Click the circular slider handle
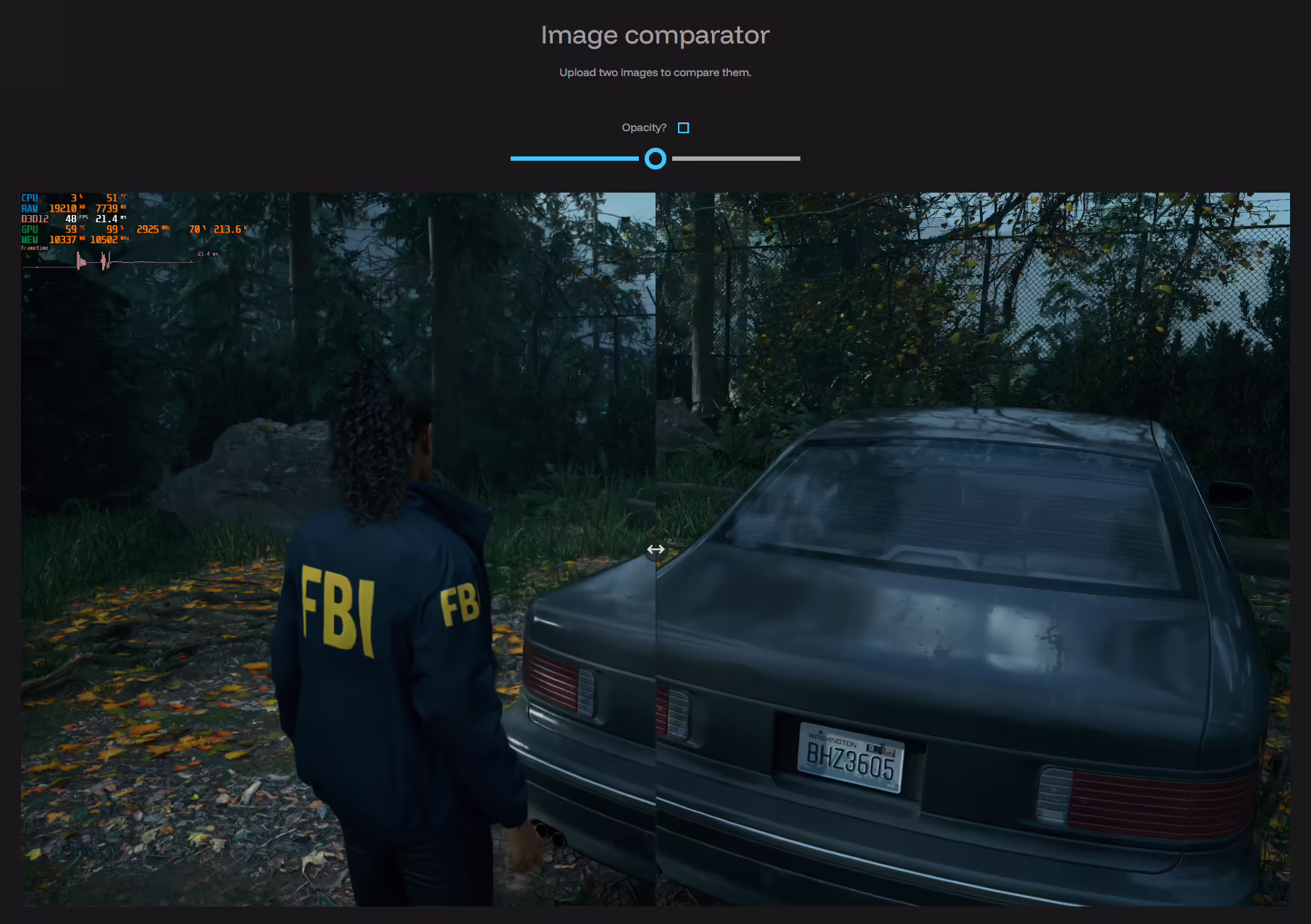Image resolution: width=1311 pixels, height=924 pixels. (x=655, y=159)
